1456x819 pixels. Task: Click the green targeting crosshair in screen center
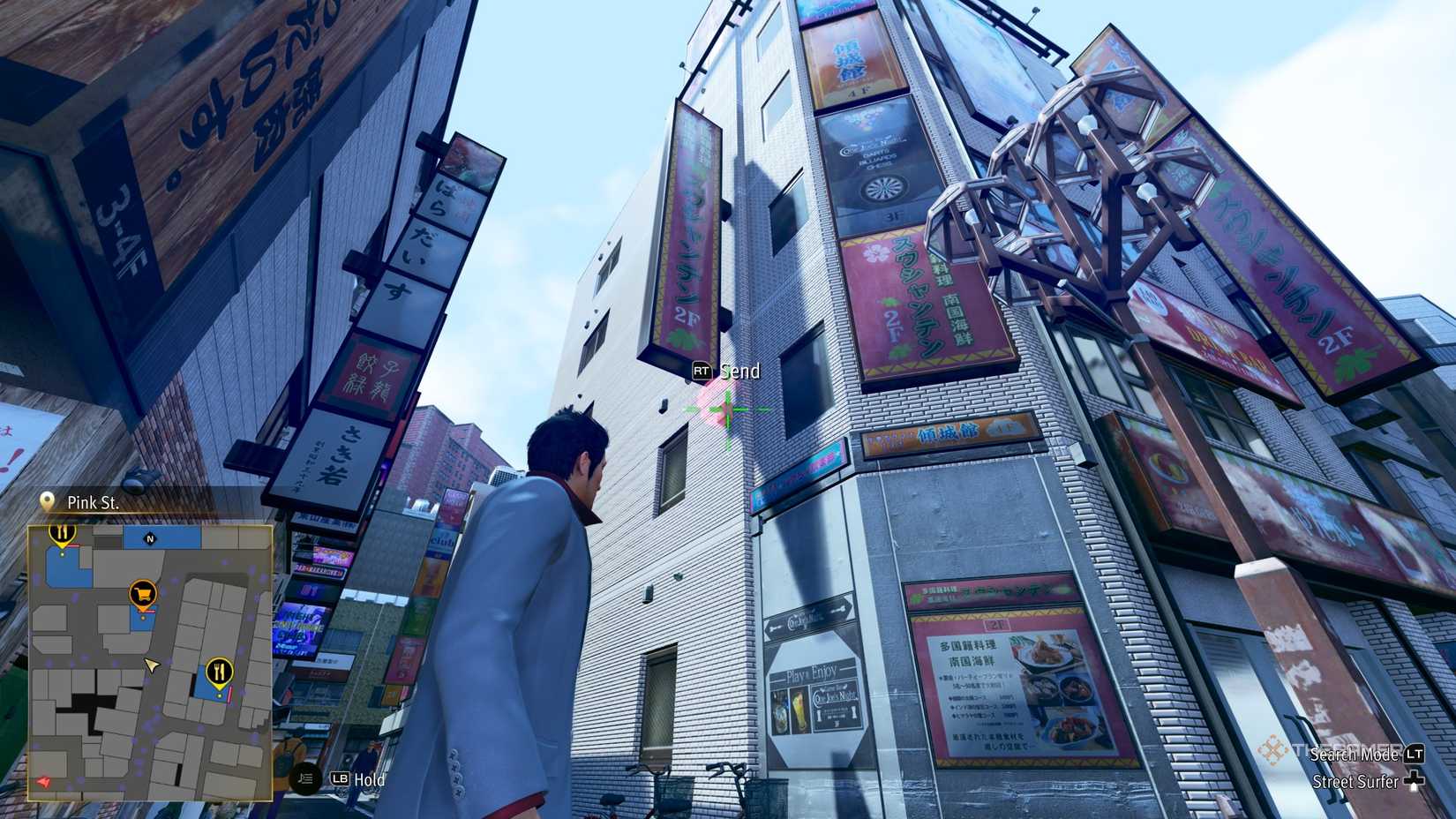(726, 409)
